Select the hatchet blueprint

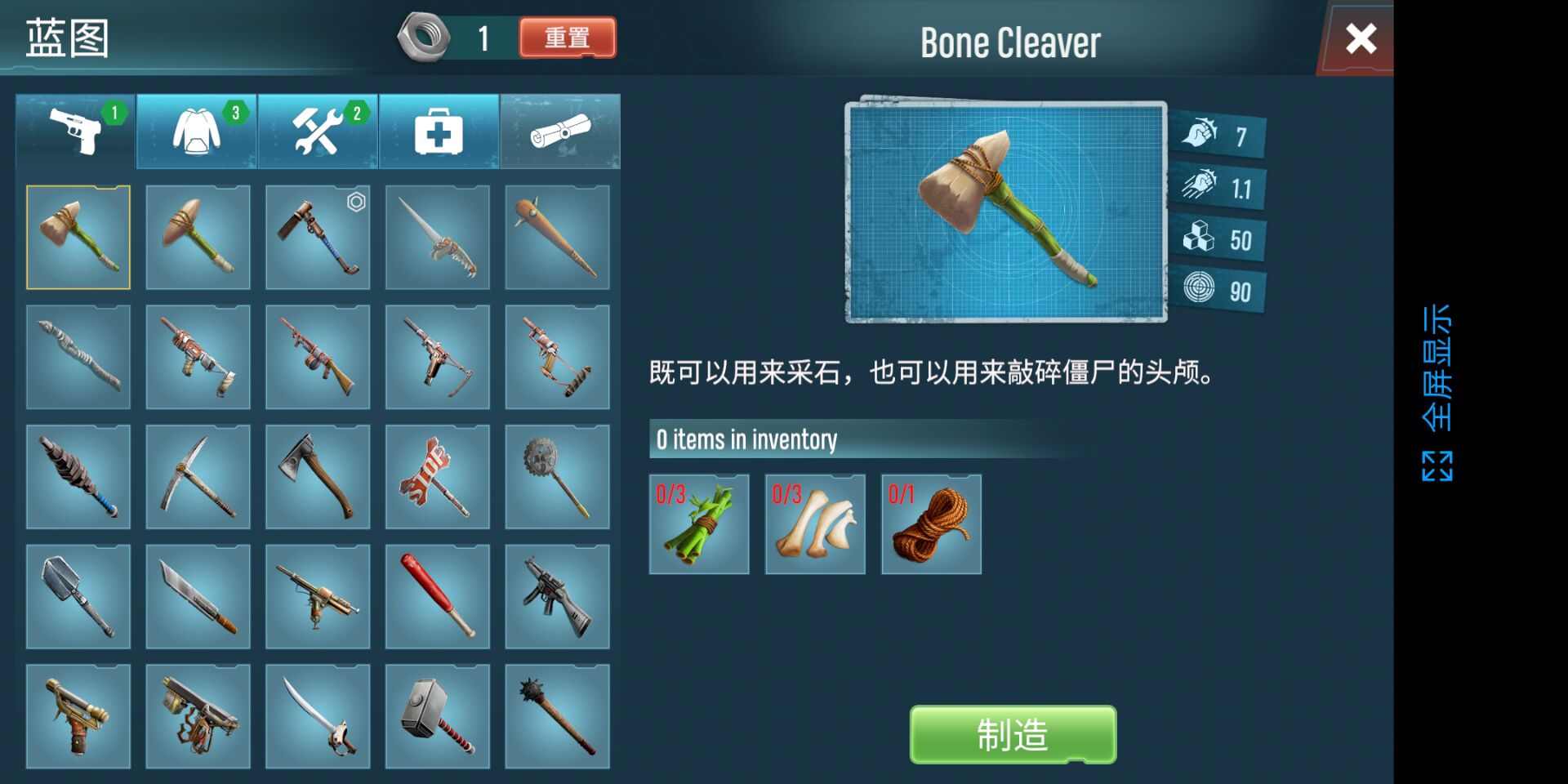(x=318, y=477)
